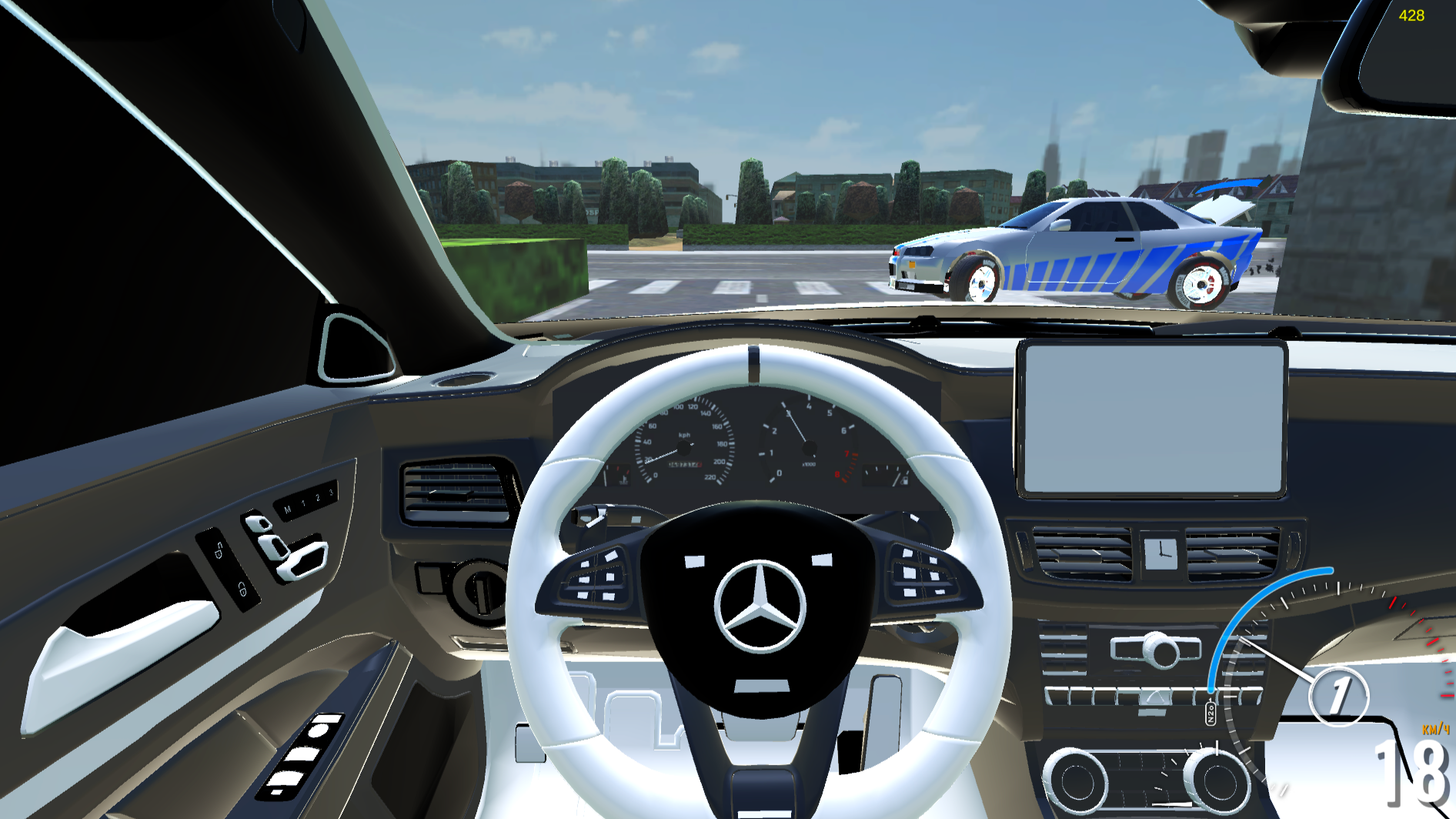Select seat memory preset 2
This screenshot has height=819, width=1456.
point(317,498)
